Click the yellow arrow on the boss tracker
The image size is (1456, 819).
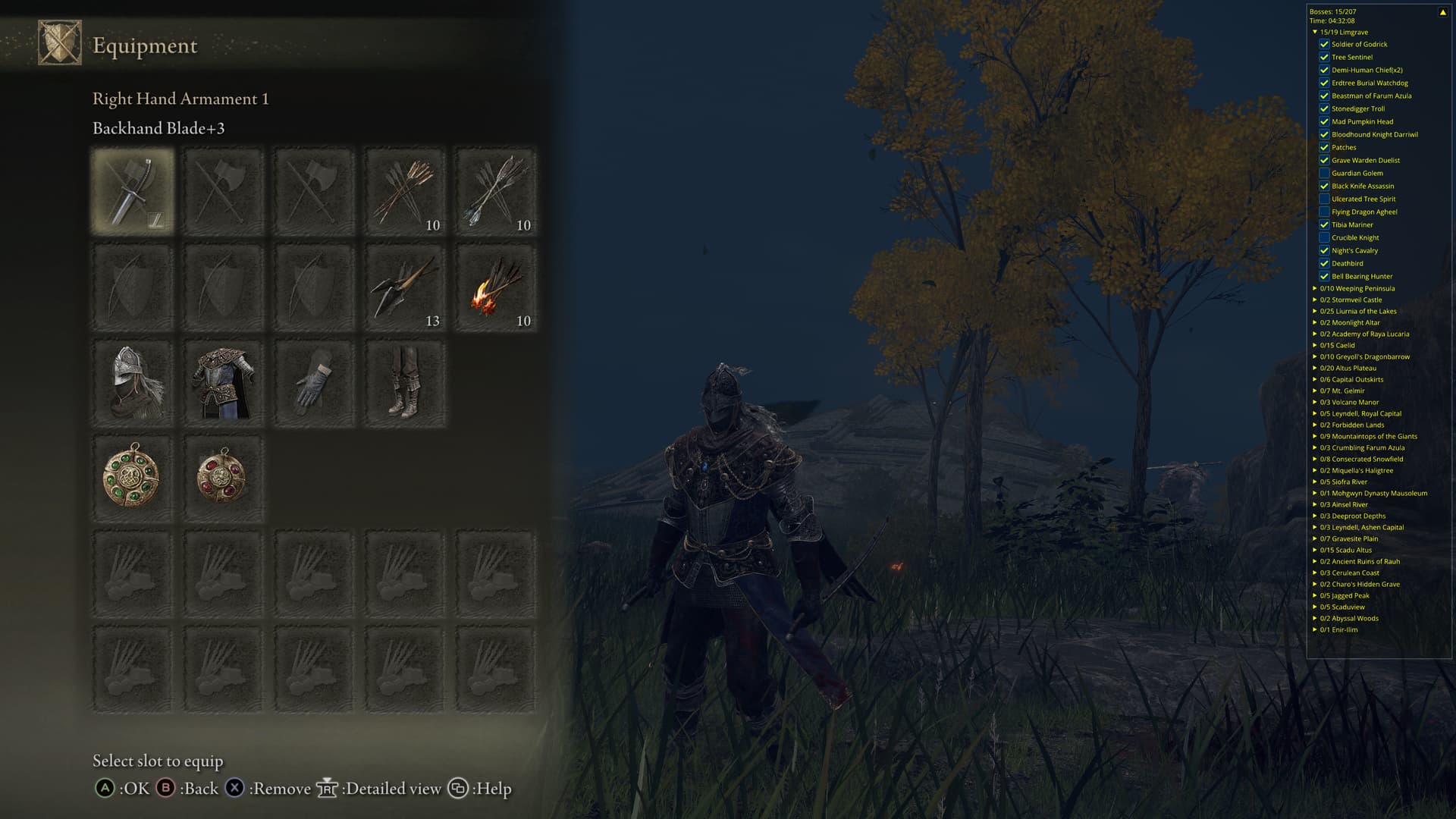click(1442, 12)
